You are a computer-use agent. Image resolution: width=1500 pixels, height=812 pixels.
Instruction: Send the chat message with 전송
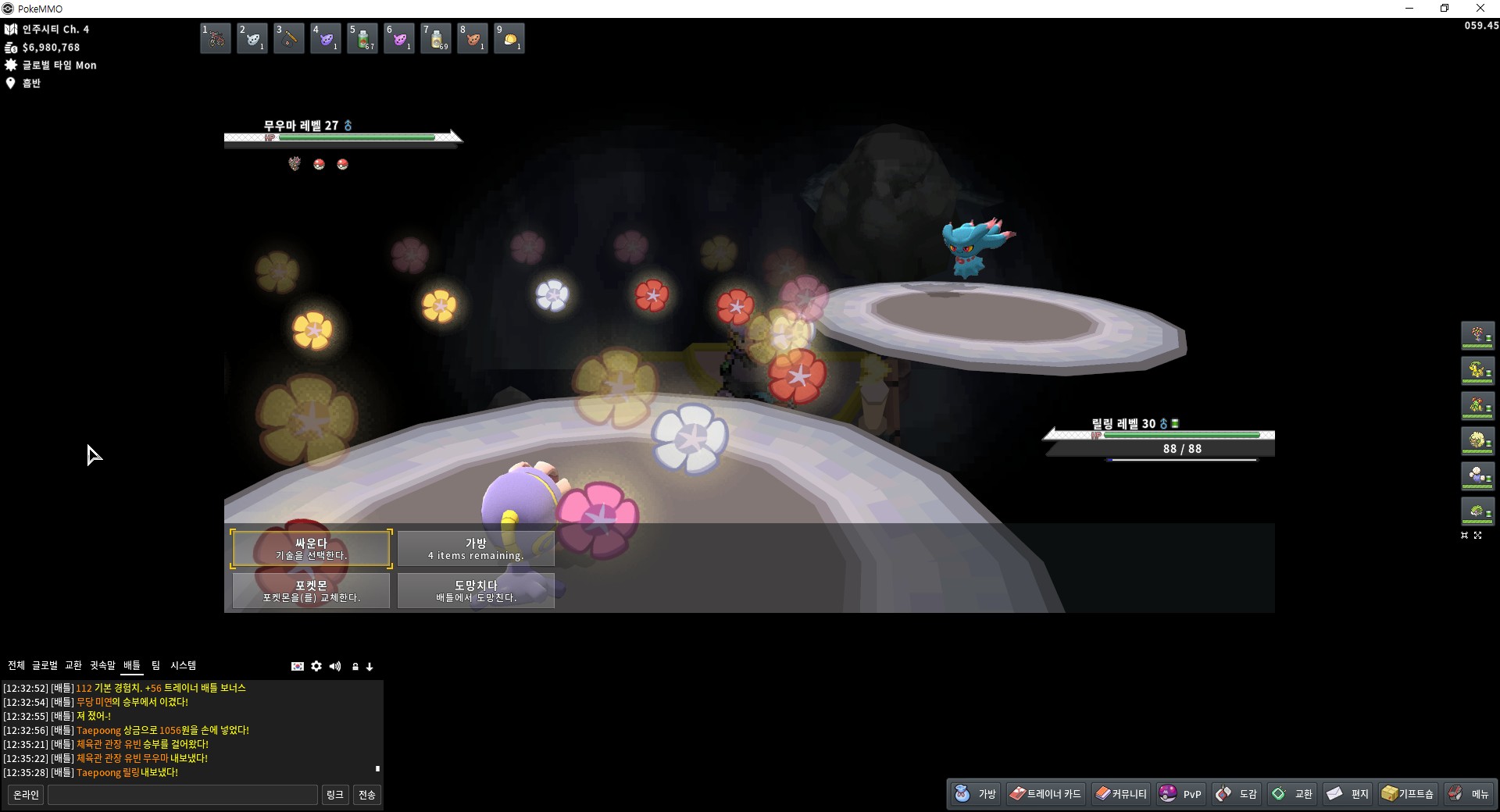coord(366,795)
